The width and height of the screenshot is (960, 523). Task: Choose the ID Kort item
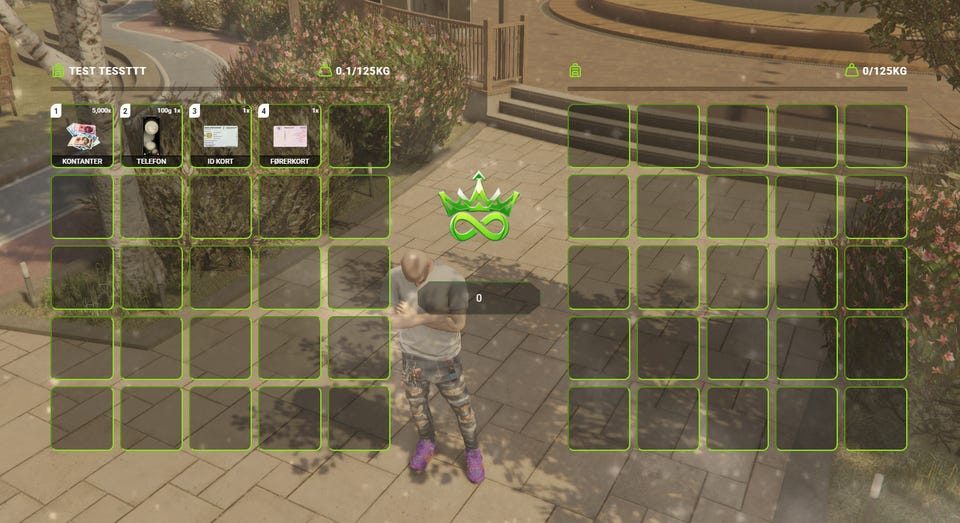click(x=220, y=136)
